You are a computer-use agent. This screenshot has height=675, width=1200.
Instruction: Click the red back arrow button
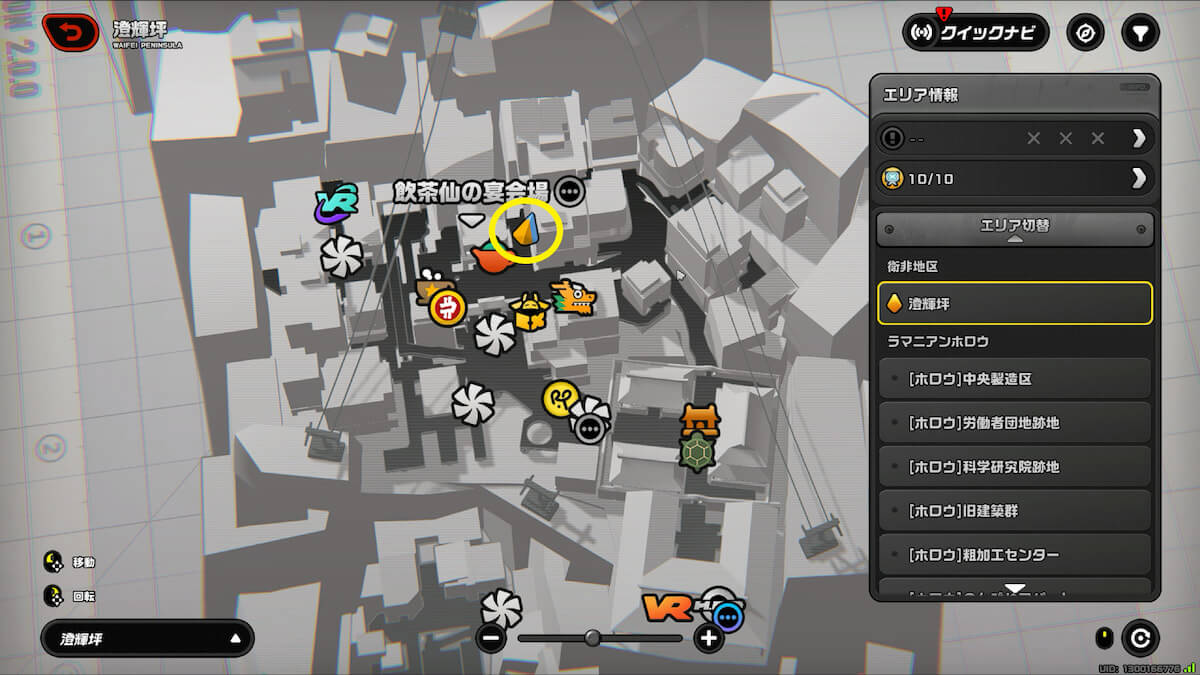pos(69,32)
